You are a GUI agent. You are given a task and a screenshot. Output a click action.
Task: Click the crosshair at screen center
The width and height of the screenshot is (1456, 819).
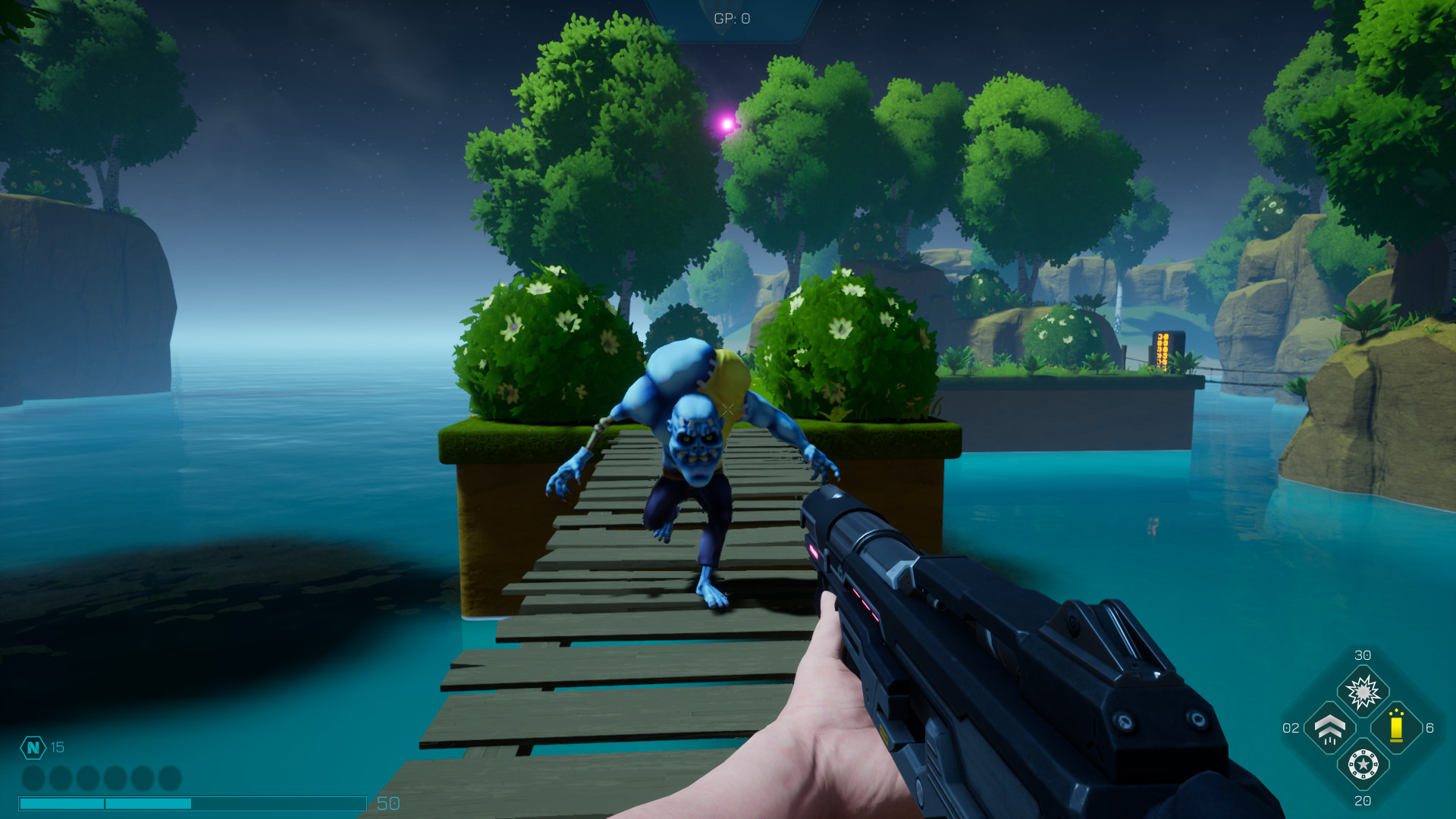726,409
